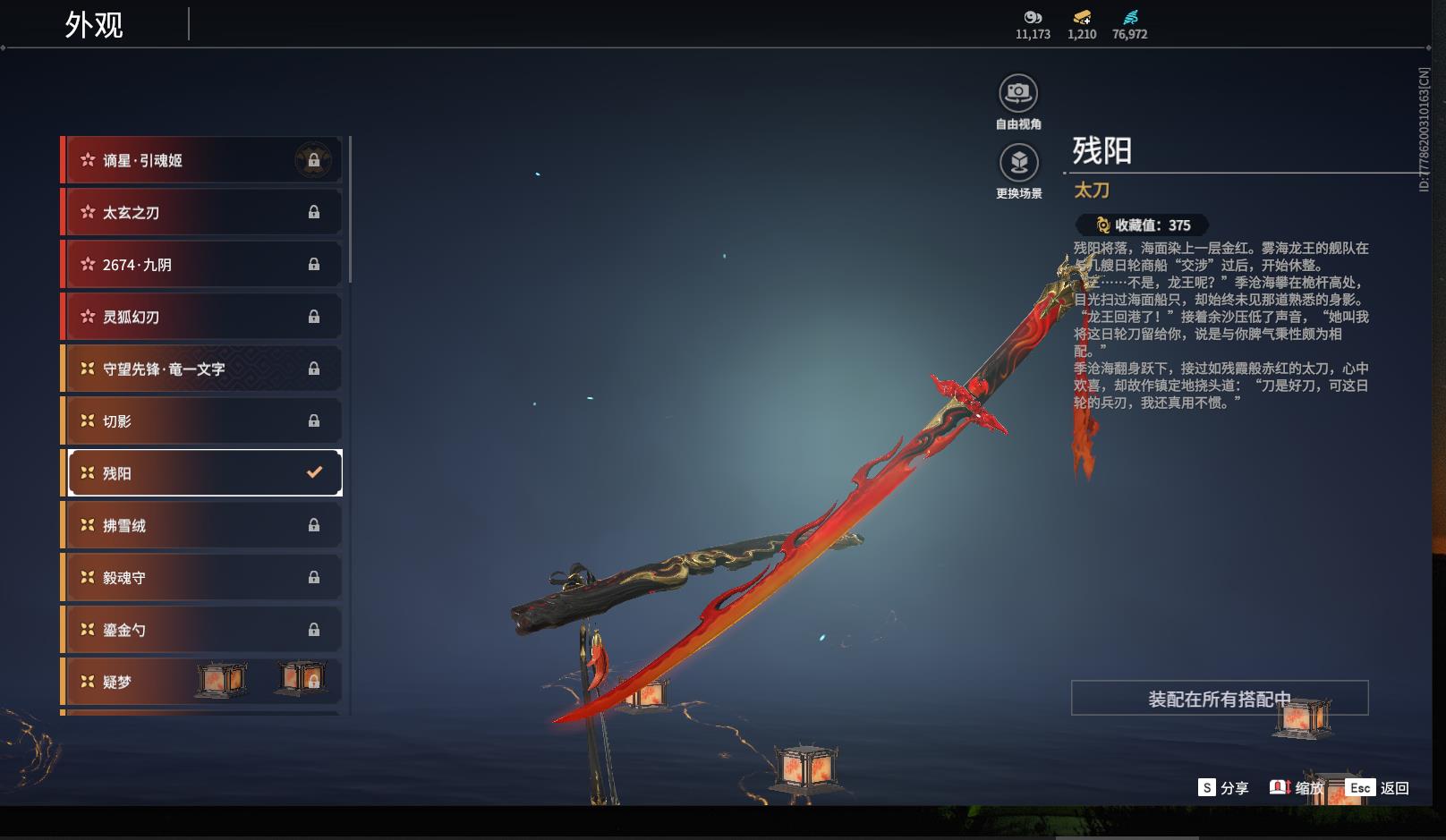The height and width of the screenshot is (840, 1446).
Task: Click the 装配在所有搭配中 button
Action: pos(1219,699)
